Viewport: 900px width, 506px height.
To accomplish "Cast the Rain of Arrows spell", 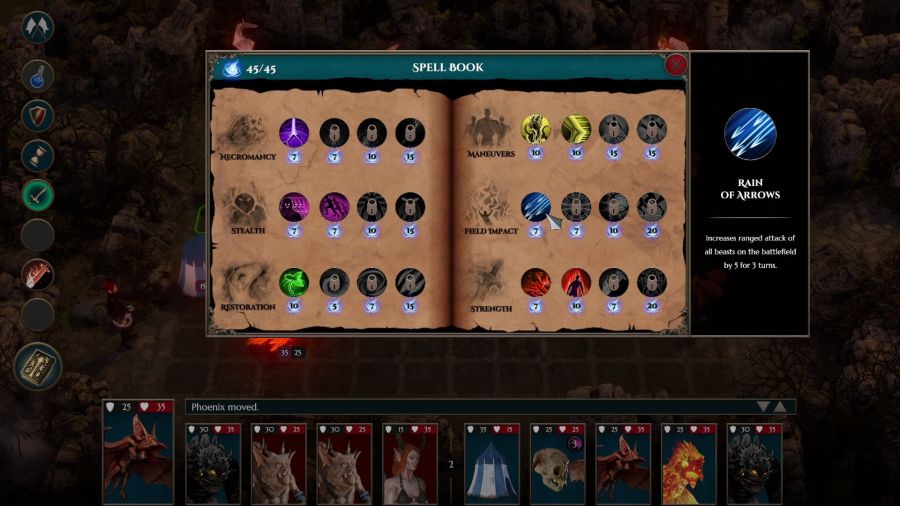I will click(536, 206).
